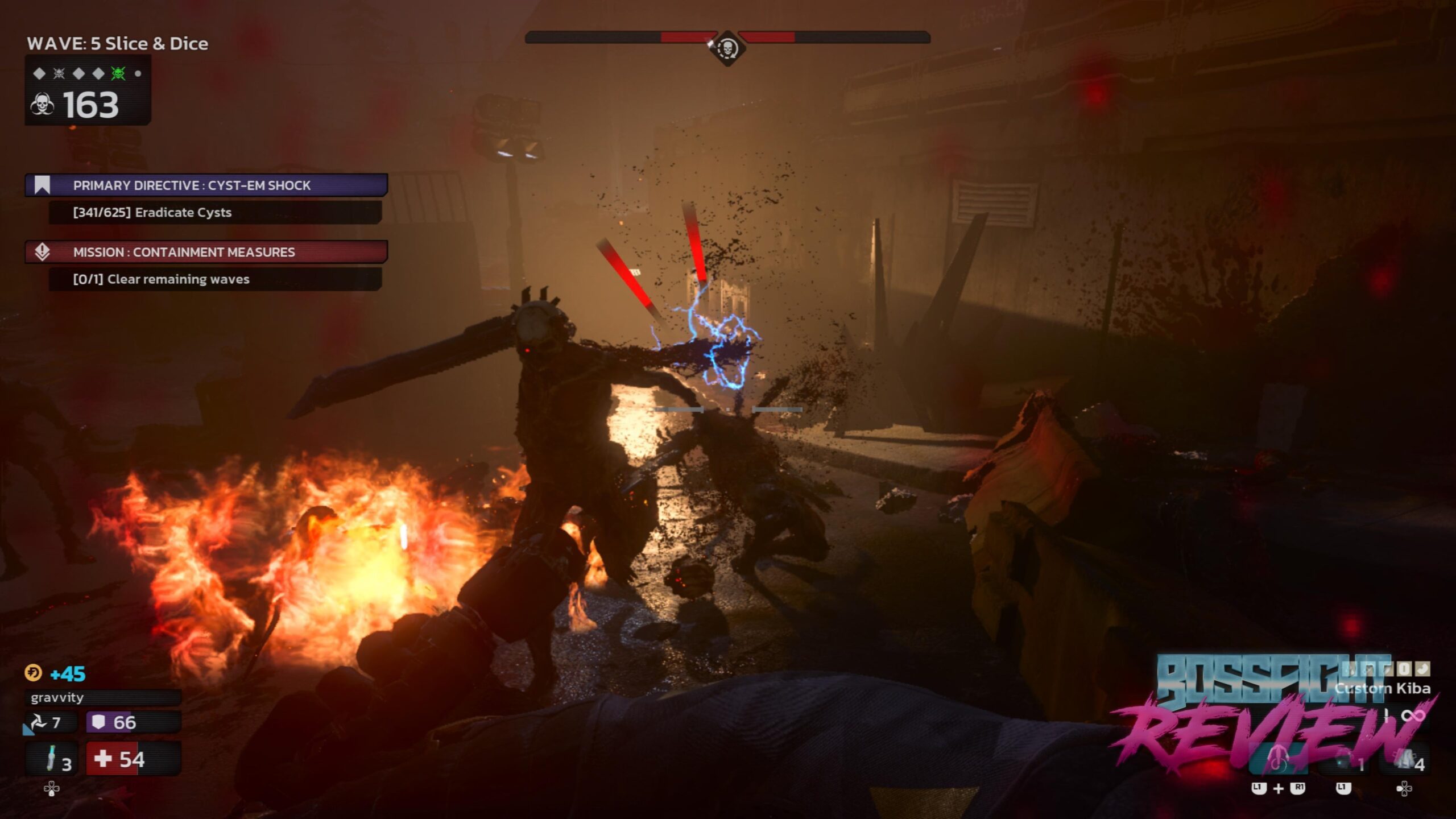Image resolution: width=1456 pixels, height=819 pixels.
Task: Select the shuriken throwing star icon
Action: pos(39,723)
